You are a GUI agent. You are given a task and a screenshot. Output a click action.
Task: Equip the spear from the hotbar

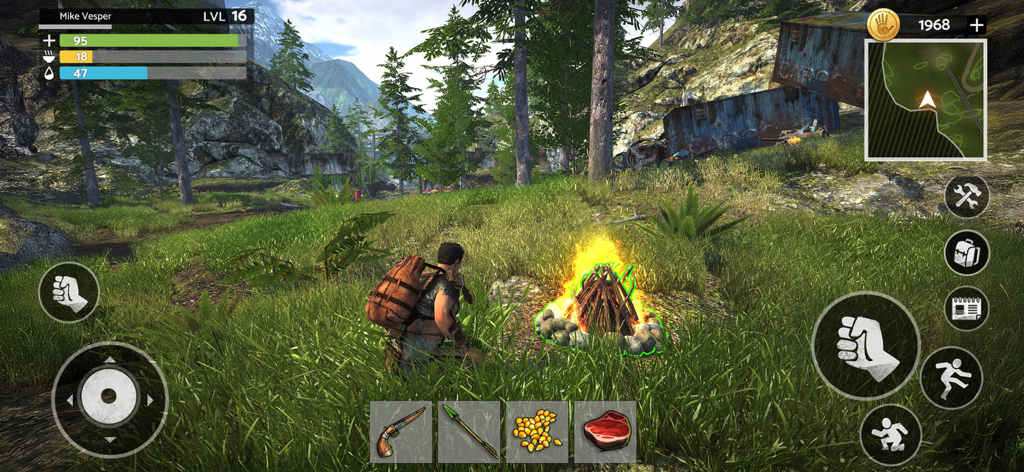point(469,432)
